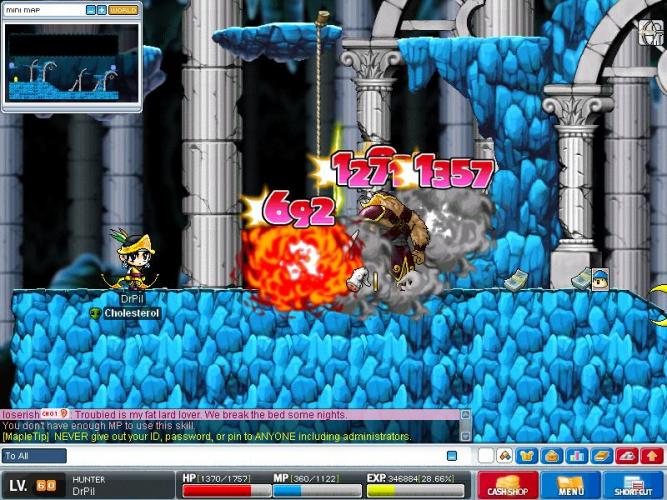Screen dimensions: 667x500
Task: Click the minimap's minus button
Action: click(x=90, y=10)
